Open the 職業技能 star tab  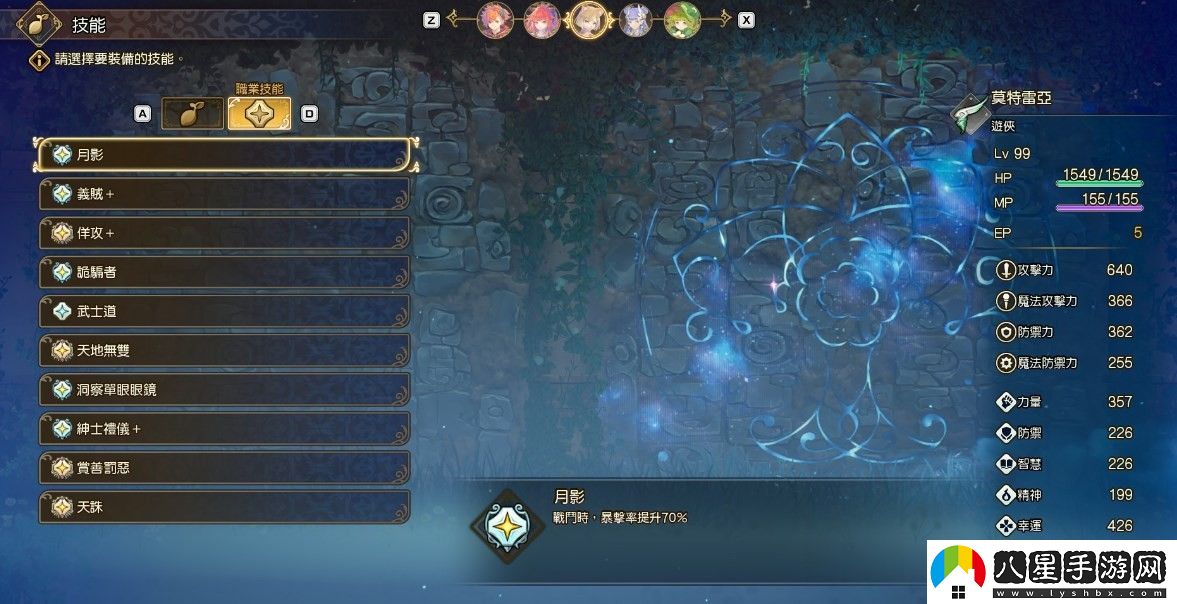coord(259,114)
